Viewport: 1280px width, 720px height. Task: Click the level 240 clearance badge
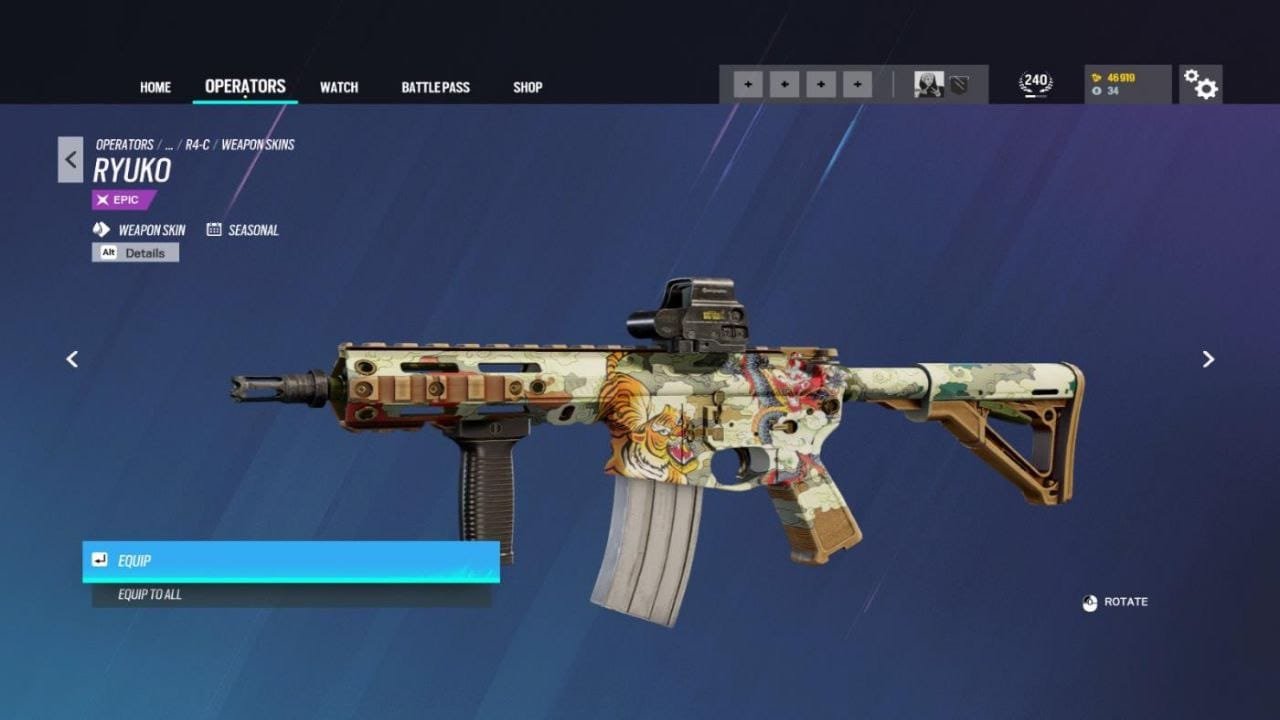point(1036,84)
